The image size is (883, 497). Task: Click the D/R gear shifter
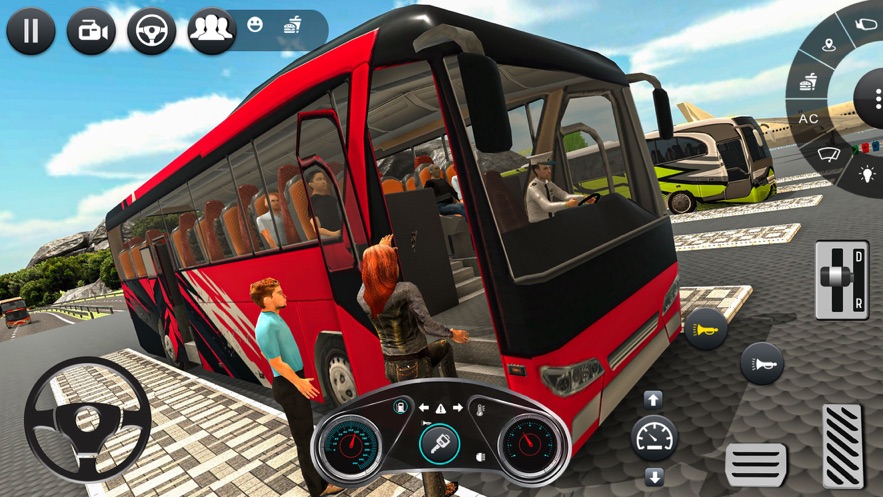tap(841, 279)
